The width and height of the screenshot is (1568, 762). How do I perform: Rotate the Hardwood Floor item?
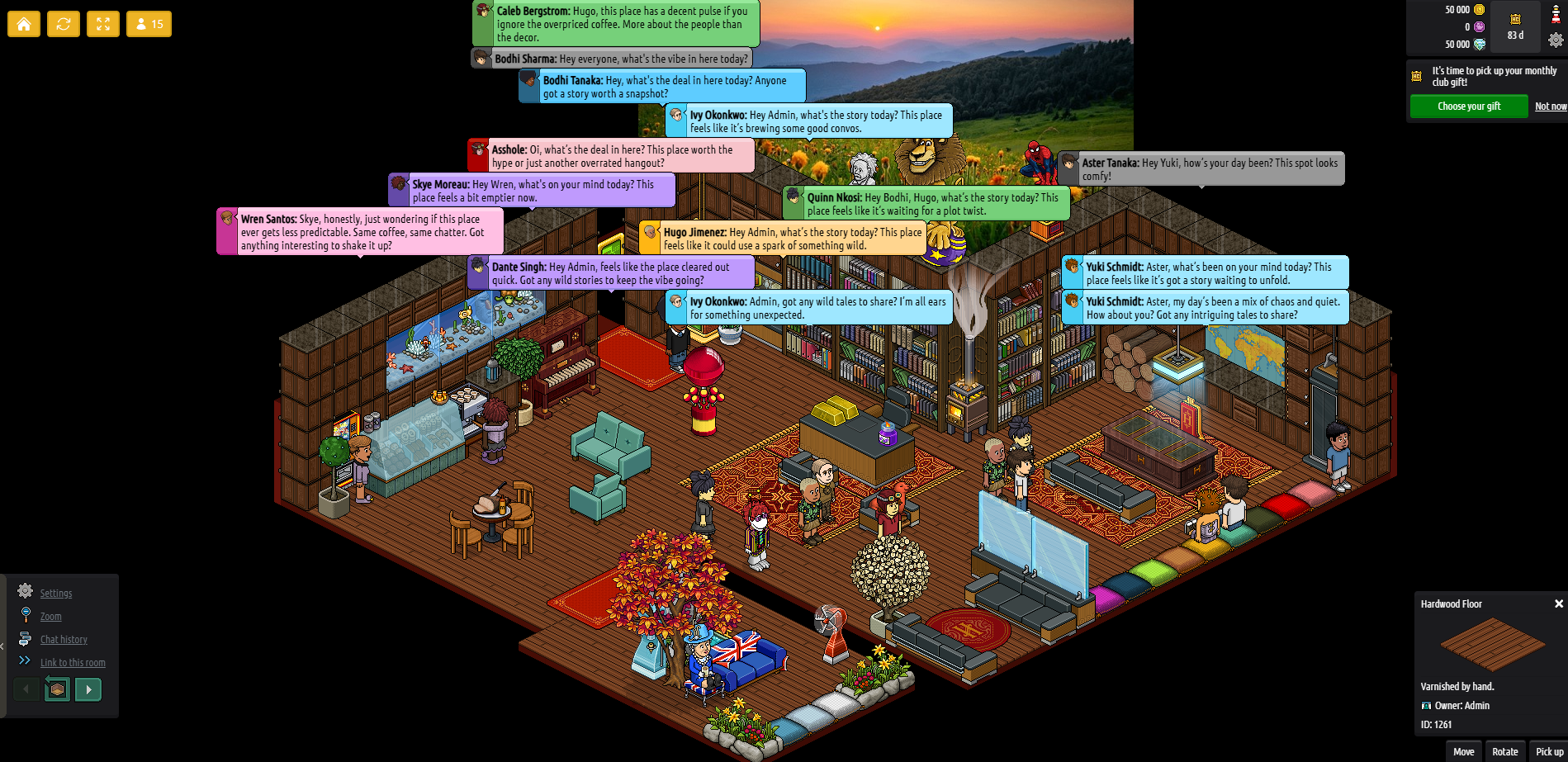coord(1504,751)
